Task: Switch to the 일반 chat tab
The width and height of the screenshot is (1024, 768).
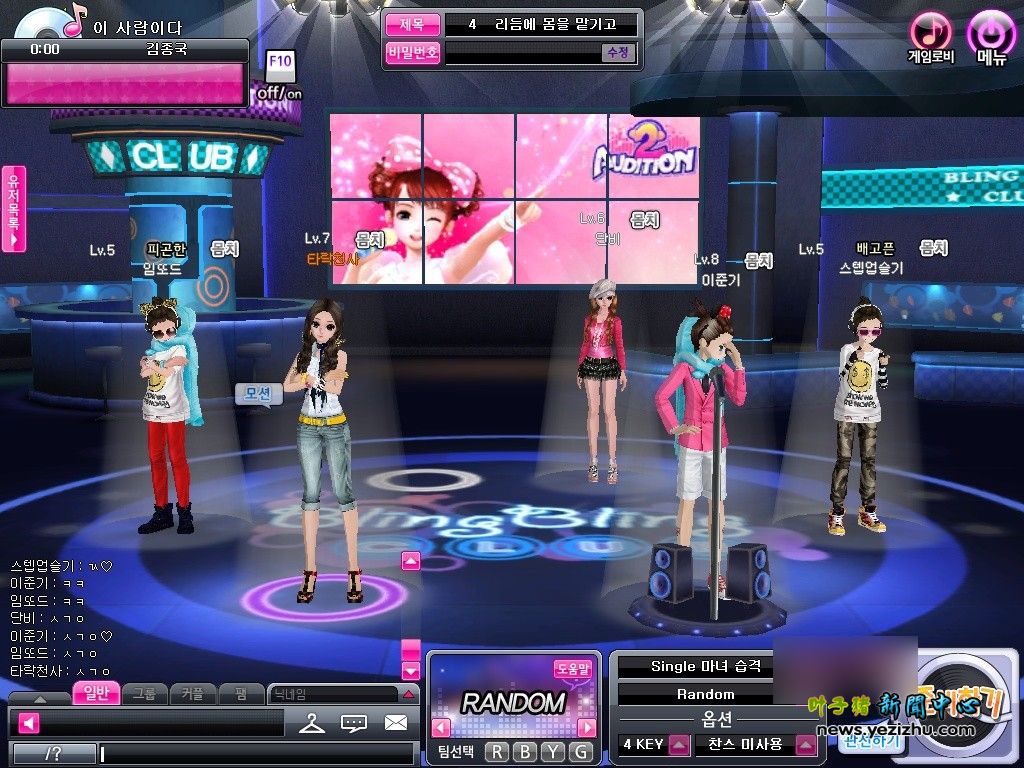Action: click(x=97, y=693)
